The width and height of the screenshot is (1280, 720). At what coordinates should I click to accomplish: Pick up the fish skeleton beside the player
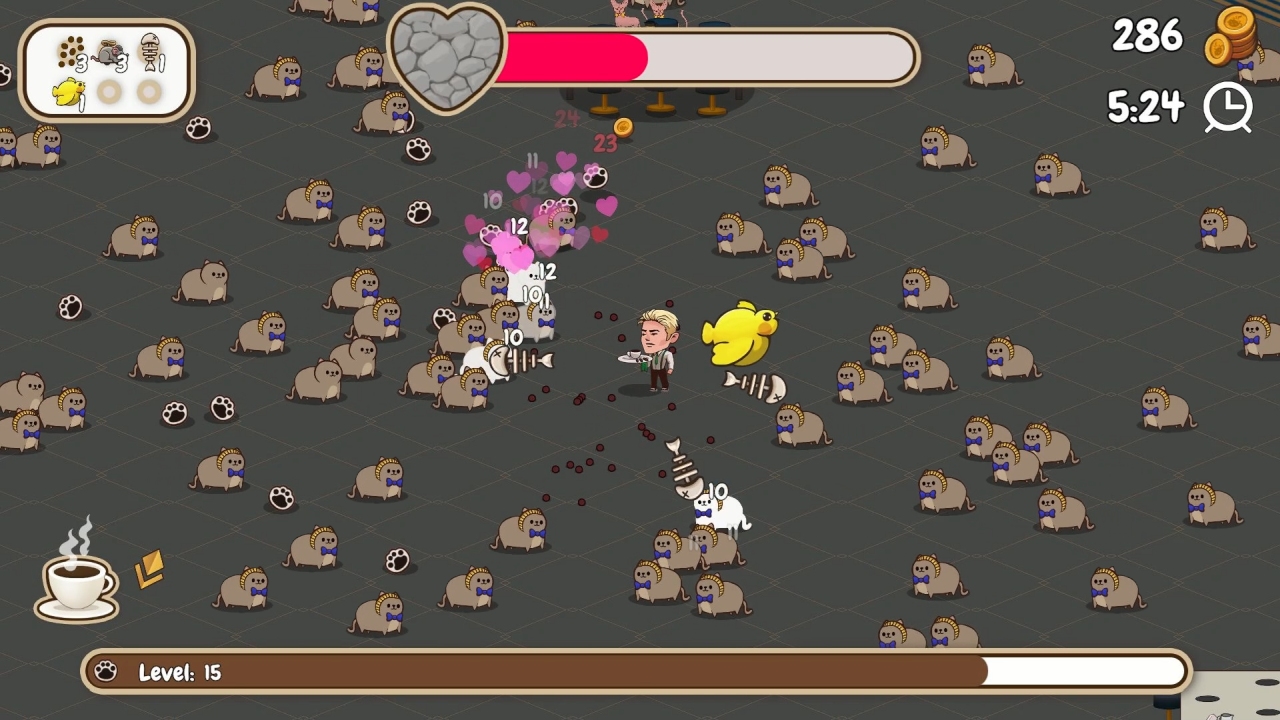pos(750,387)
